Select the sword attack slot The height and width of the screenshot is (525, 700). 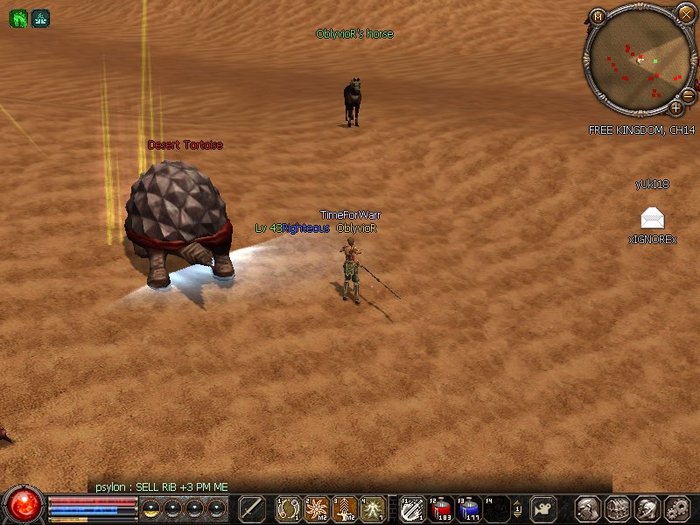pos(252,509)
